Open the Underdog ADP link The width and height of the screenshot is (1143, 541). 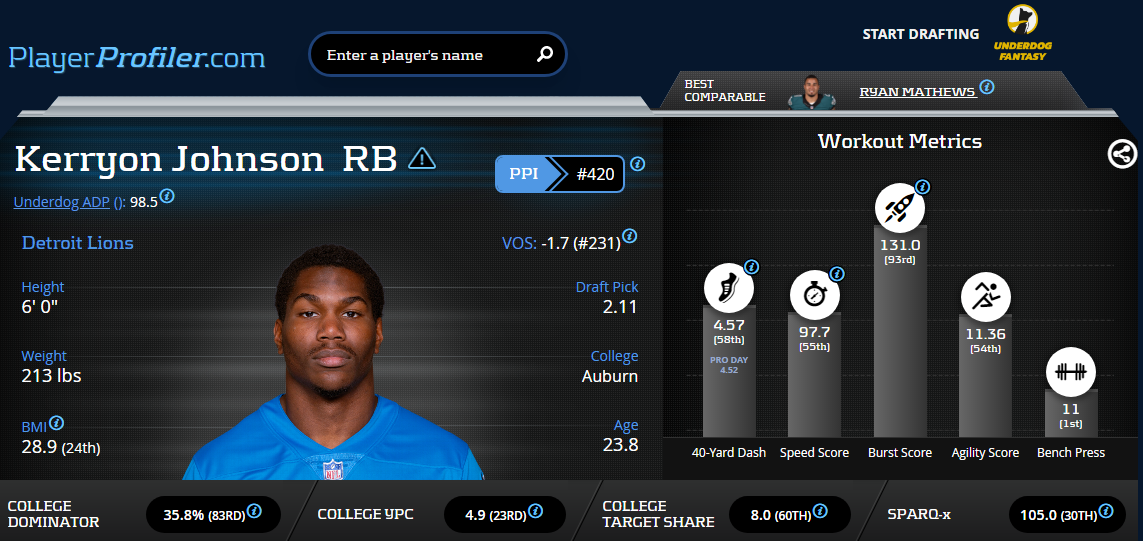point(69,202)
